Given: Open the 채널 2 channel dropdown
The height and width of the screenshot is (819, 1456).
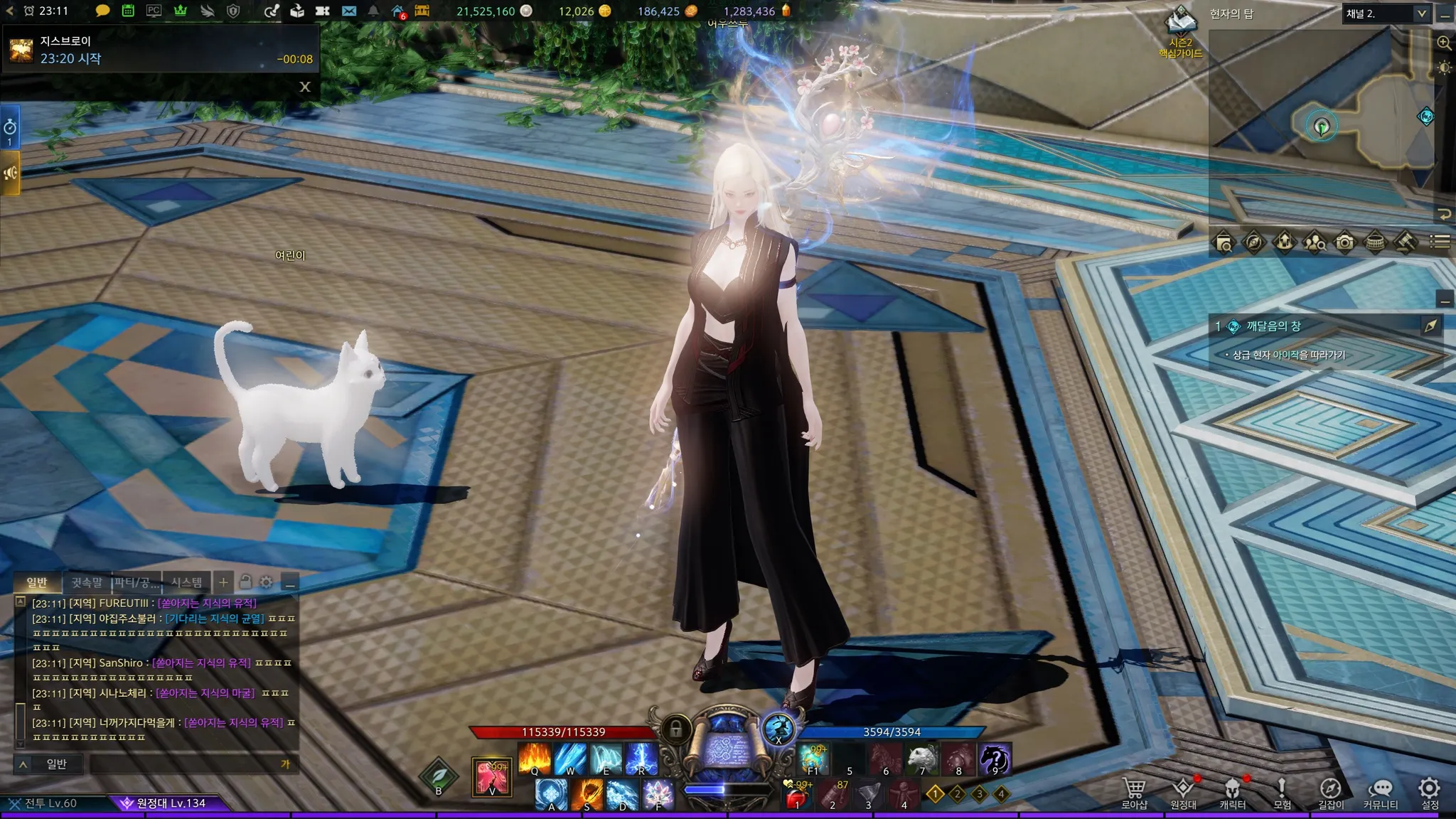Looking at the screenshot, I should pyautogui.click(x=1386, y=14).
